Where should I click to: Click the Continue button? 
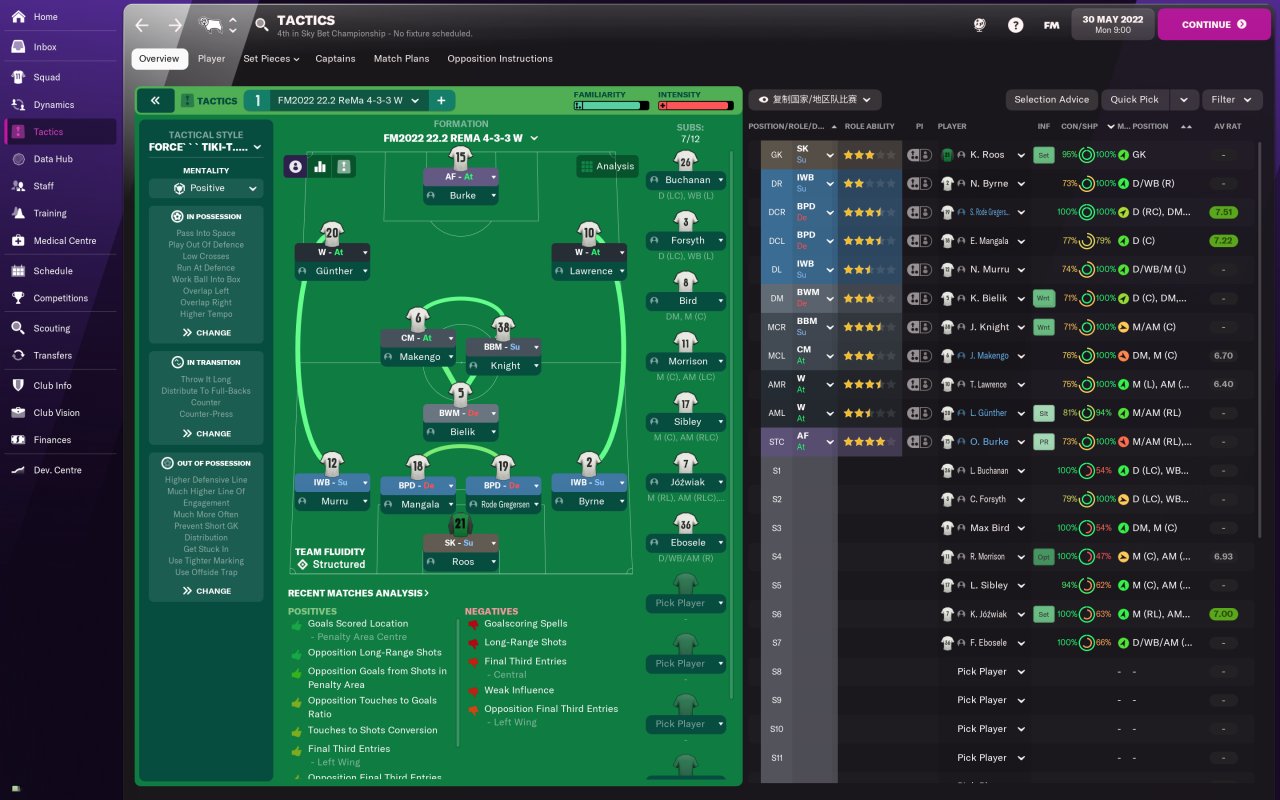click(1213, 25)
